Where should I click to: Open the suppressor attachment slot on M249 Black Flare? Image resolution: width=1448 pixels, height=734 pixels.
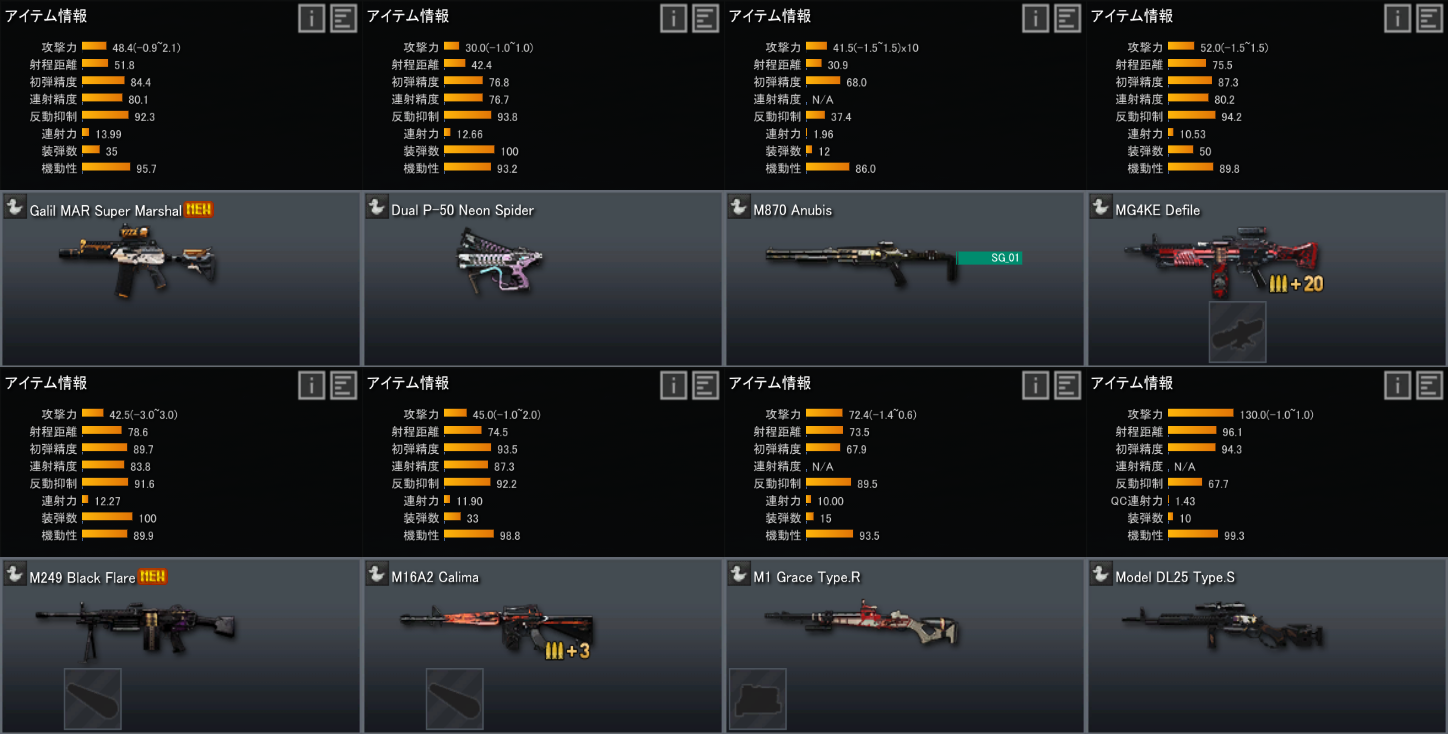tap(93, 698)
